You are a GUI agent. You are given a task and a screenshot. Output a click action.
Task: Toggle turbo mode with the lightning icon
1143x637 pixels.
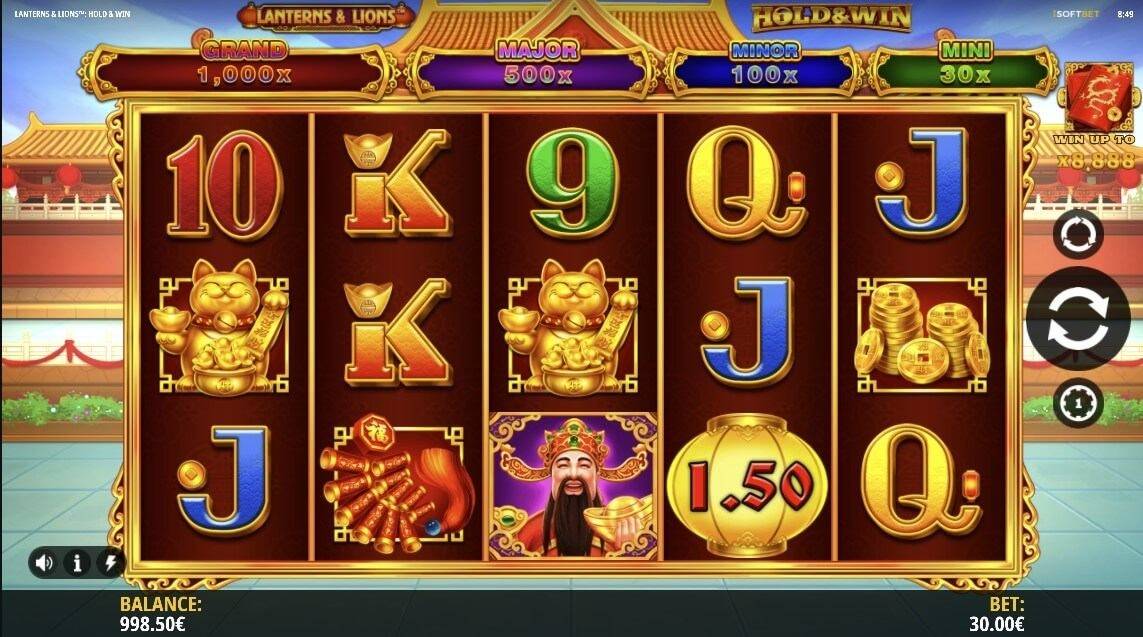point(109,563)
